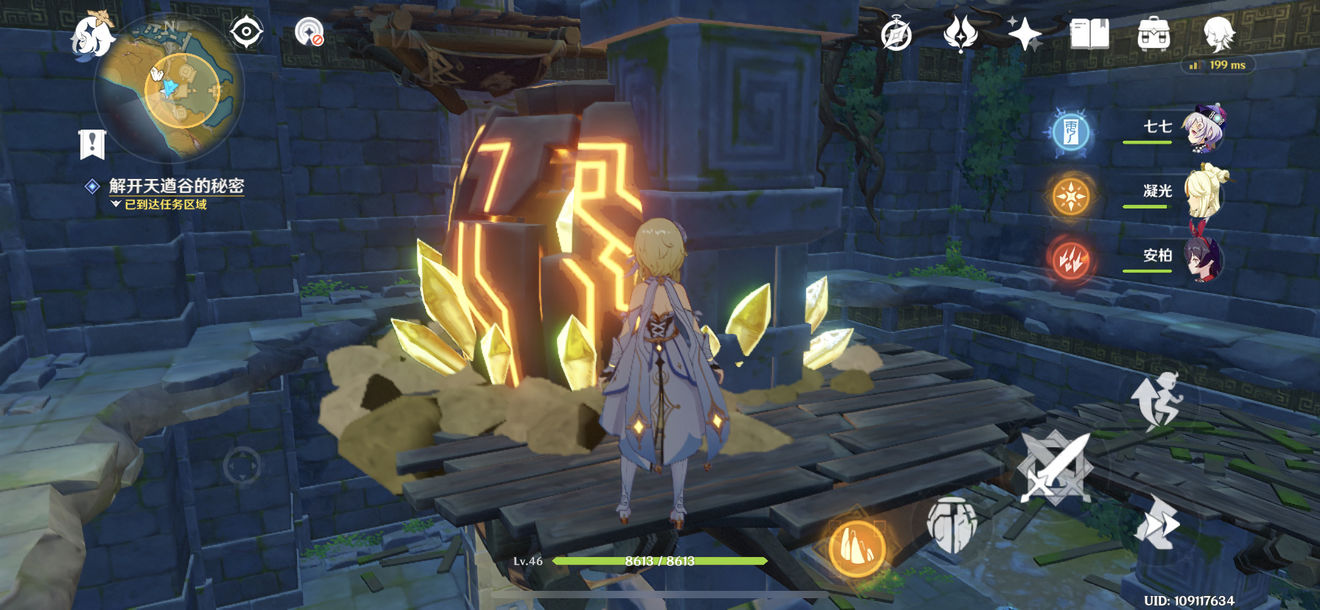Screen dimensions: 1320x610
Task: Tap the elemental sight eye icon
Action: click(245, 33)
